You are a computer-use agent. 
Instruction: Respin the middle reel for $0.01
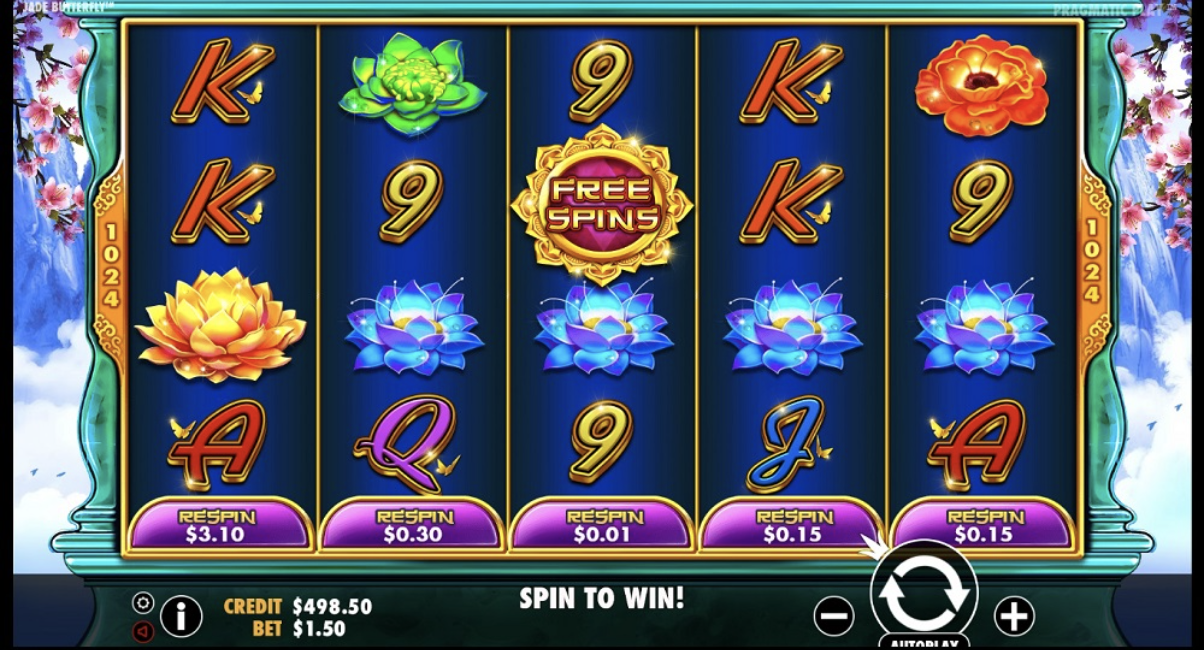point(602,525)
